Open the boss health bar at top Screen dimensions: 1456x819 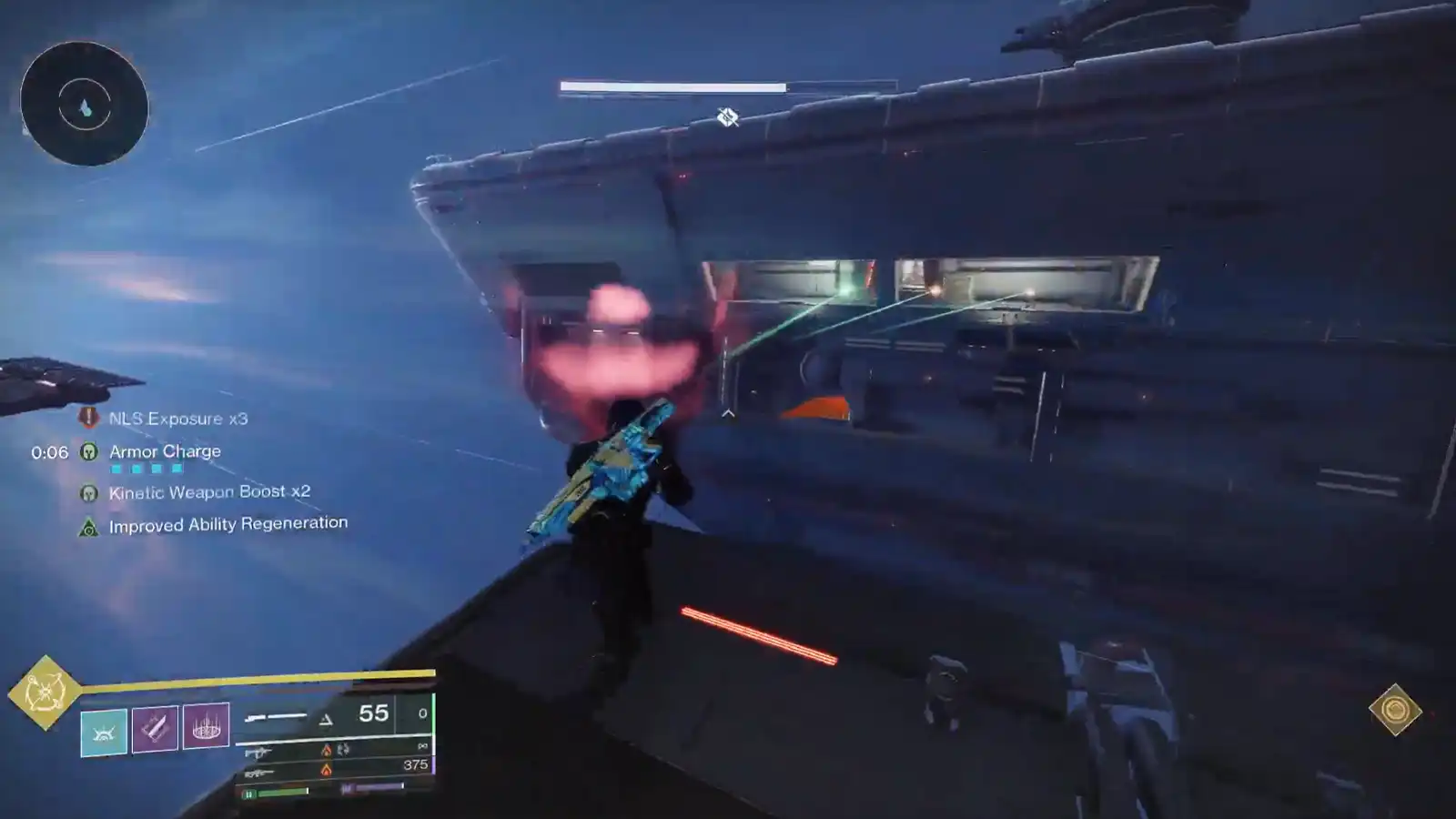coord(671,87)
